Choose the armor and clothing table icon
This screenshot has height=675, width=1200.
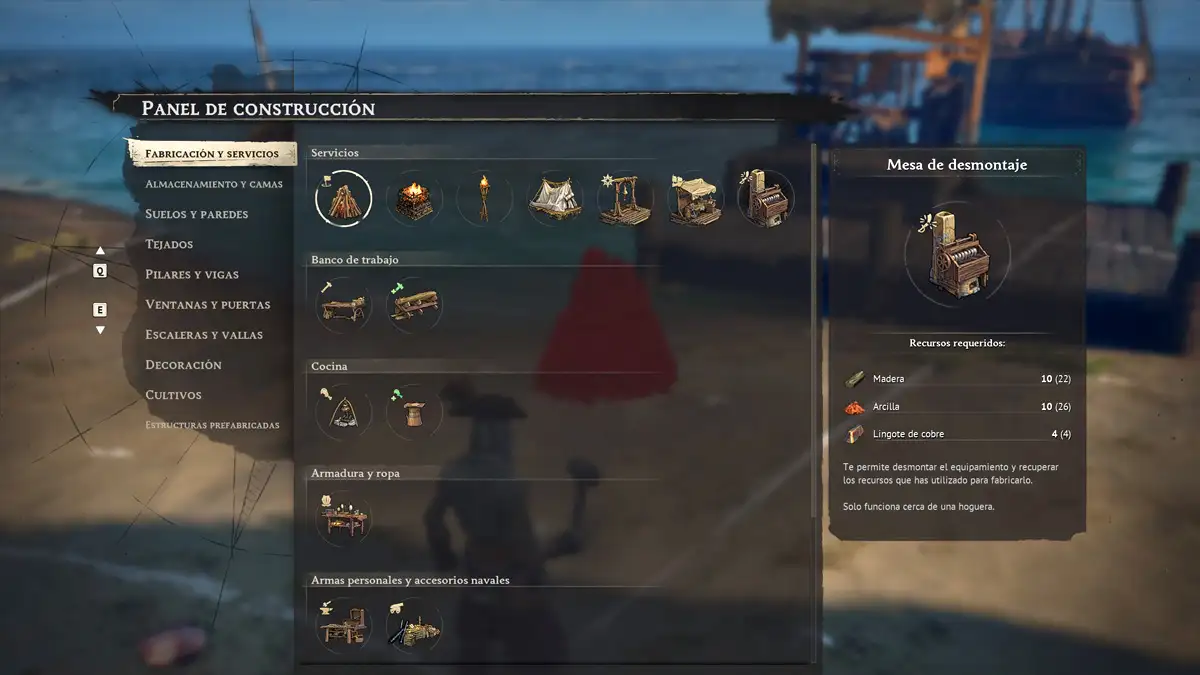click(343, 518)
